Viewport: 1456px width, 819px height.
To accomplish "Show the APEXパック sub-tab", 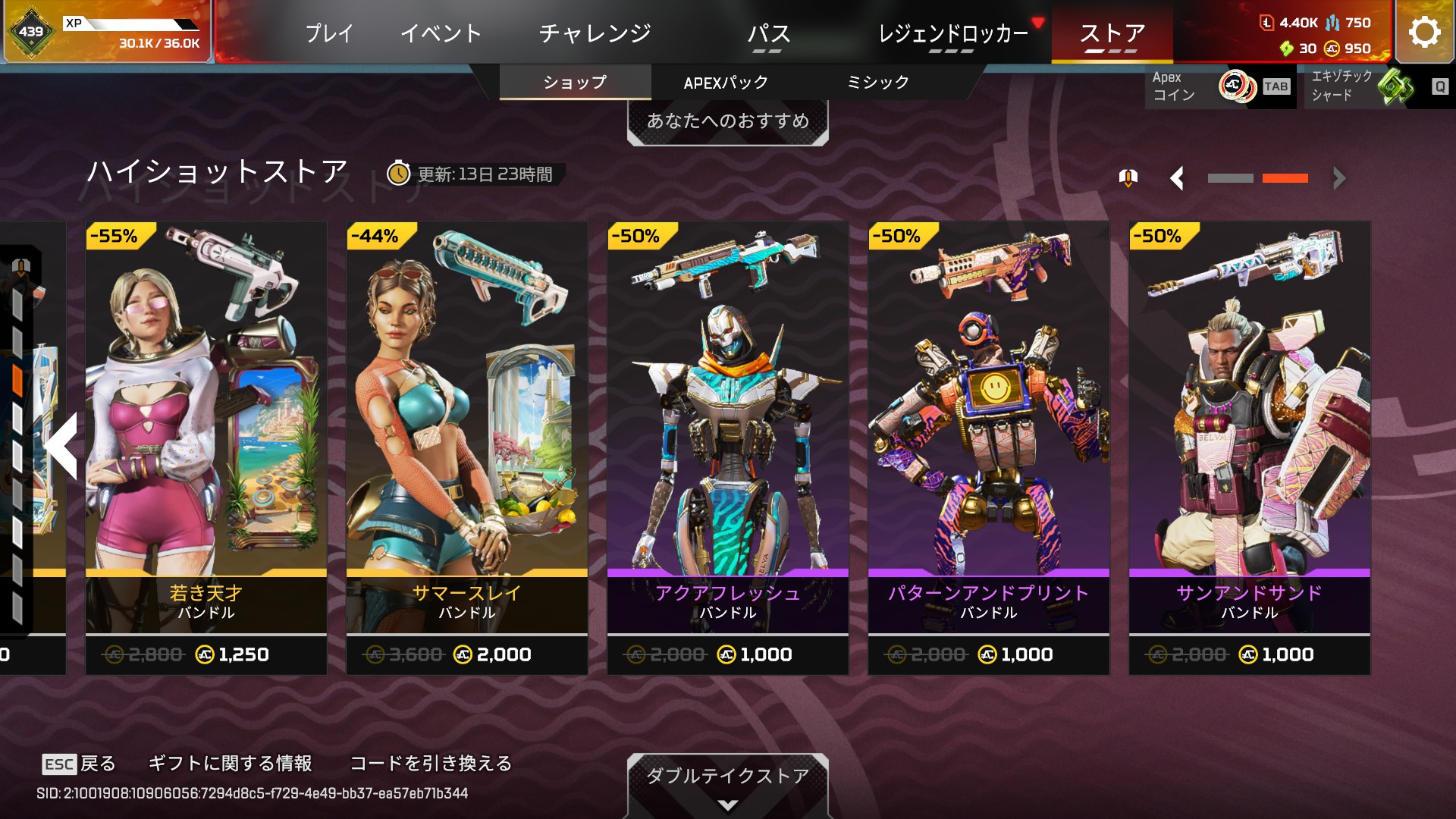I will (726, 83).
